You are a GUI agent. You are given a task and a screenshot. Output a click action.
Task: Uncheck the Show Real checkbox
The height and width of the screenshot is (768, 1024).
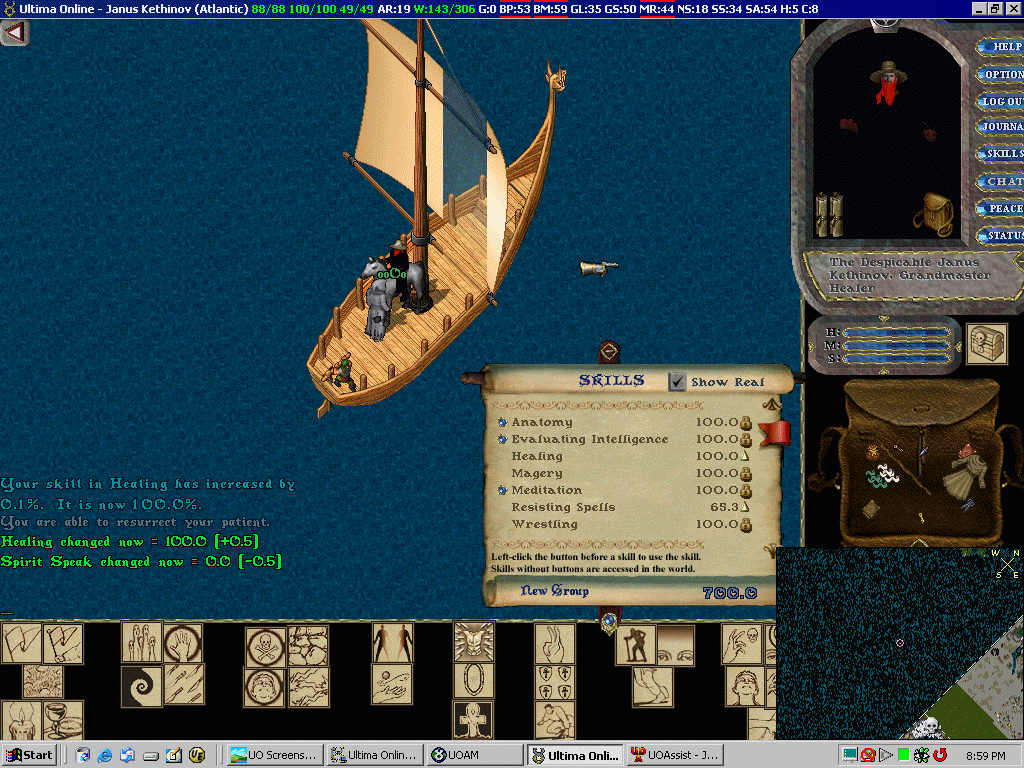678,381
